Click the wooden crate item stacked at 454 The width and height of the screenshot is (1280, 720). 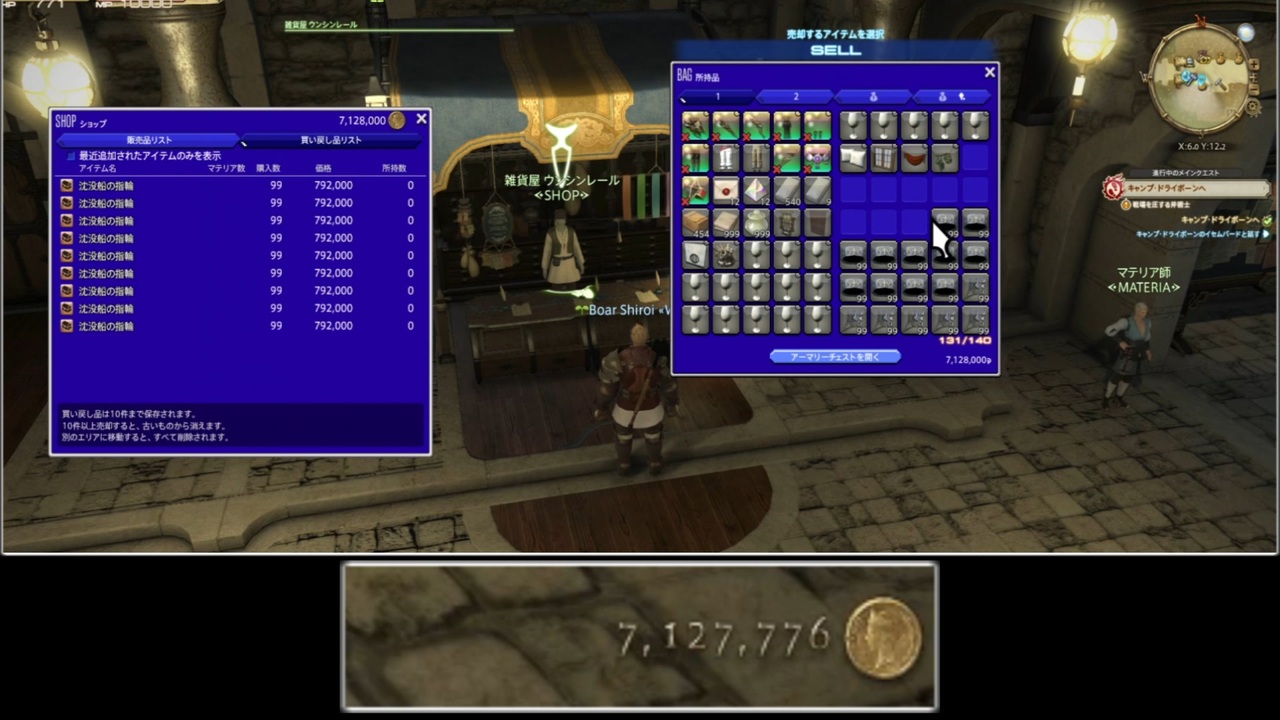[x=695, y=222]
